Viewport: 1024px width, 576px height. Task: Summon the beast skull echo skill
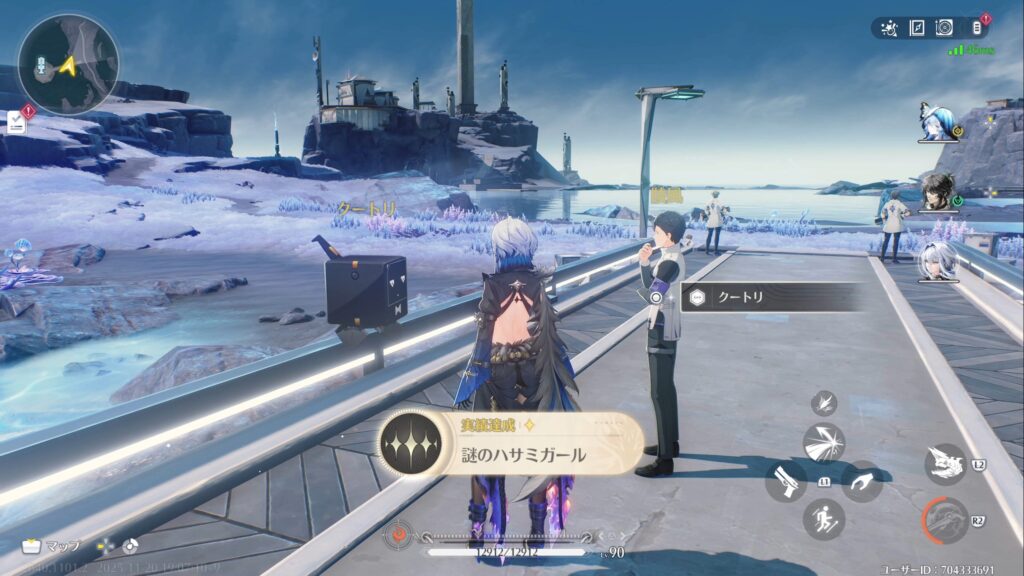945,464
